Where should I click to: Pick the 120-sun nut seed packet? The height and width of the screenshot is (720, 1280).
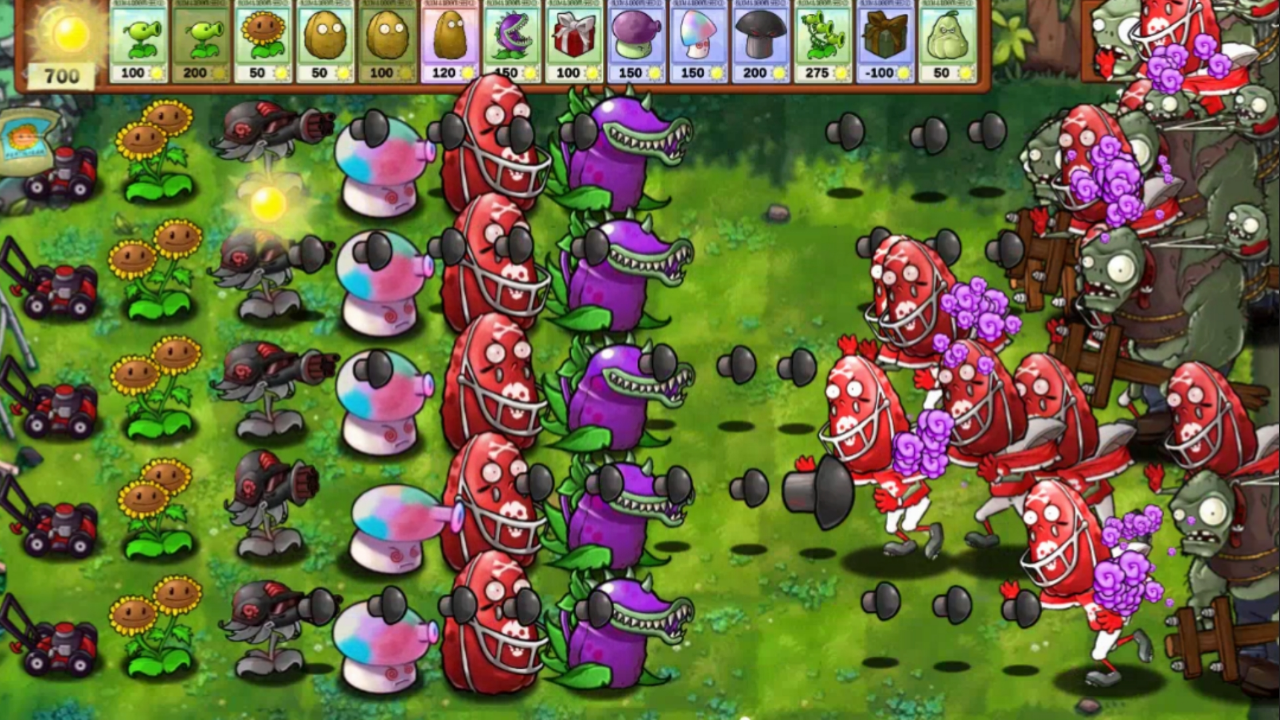click(450, 40)
